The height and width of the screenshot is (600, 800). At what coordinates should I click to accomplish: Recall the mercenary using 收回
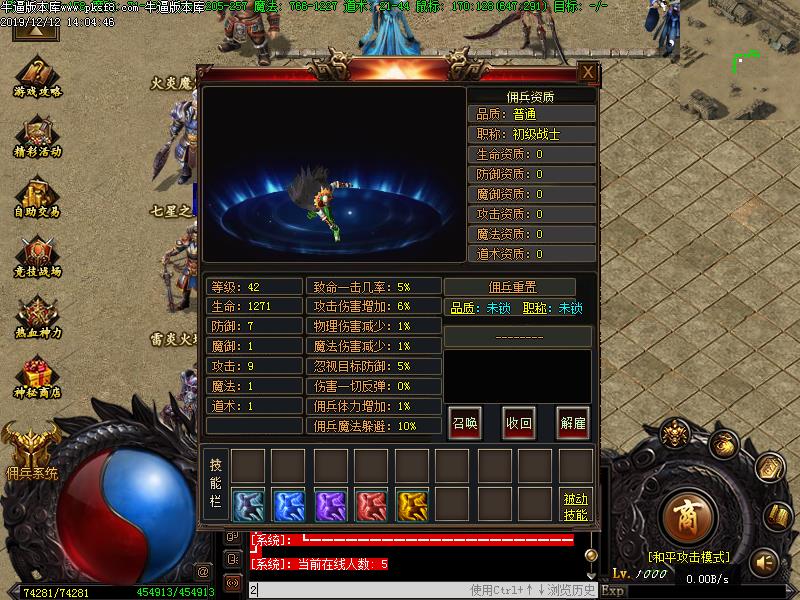518,422
